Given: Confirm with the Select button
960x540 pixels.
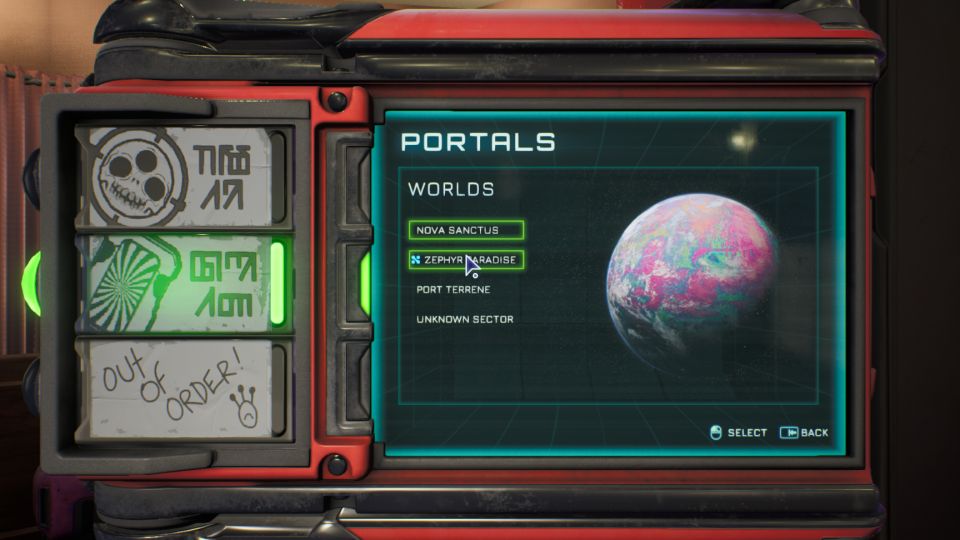Looking at the screenshot, I should 738,433.
